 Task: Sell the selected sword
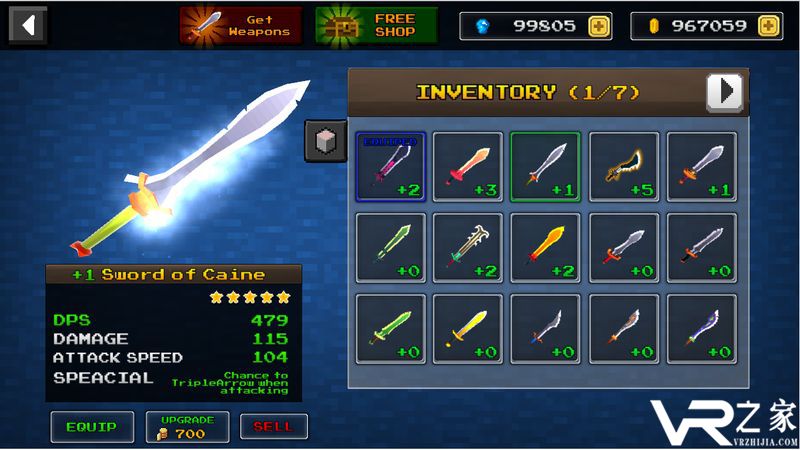(x=273, y=427)
